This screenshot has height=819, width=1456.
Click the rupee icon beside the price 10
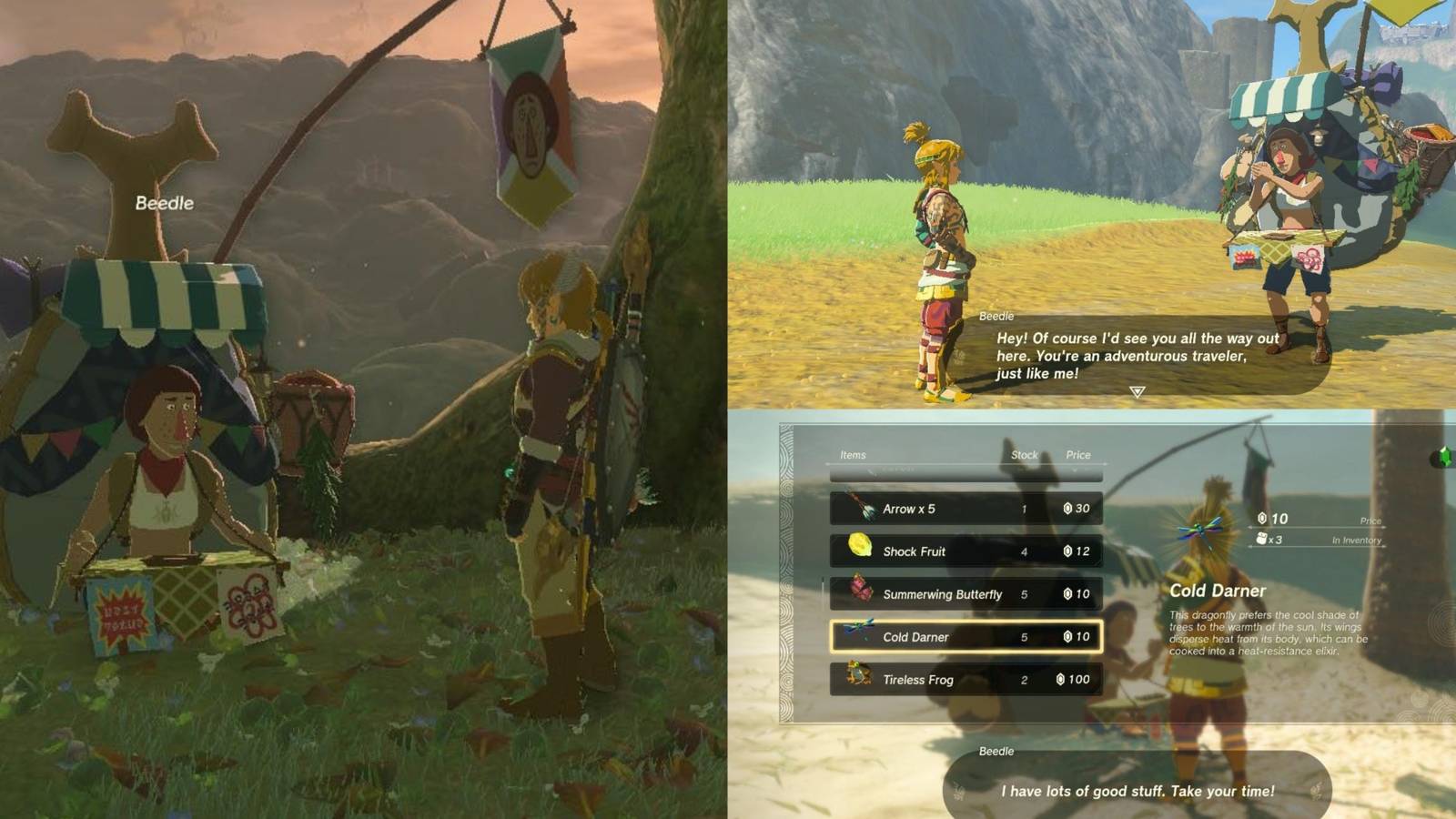[1262, 518]
